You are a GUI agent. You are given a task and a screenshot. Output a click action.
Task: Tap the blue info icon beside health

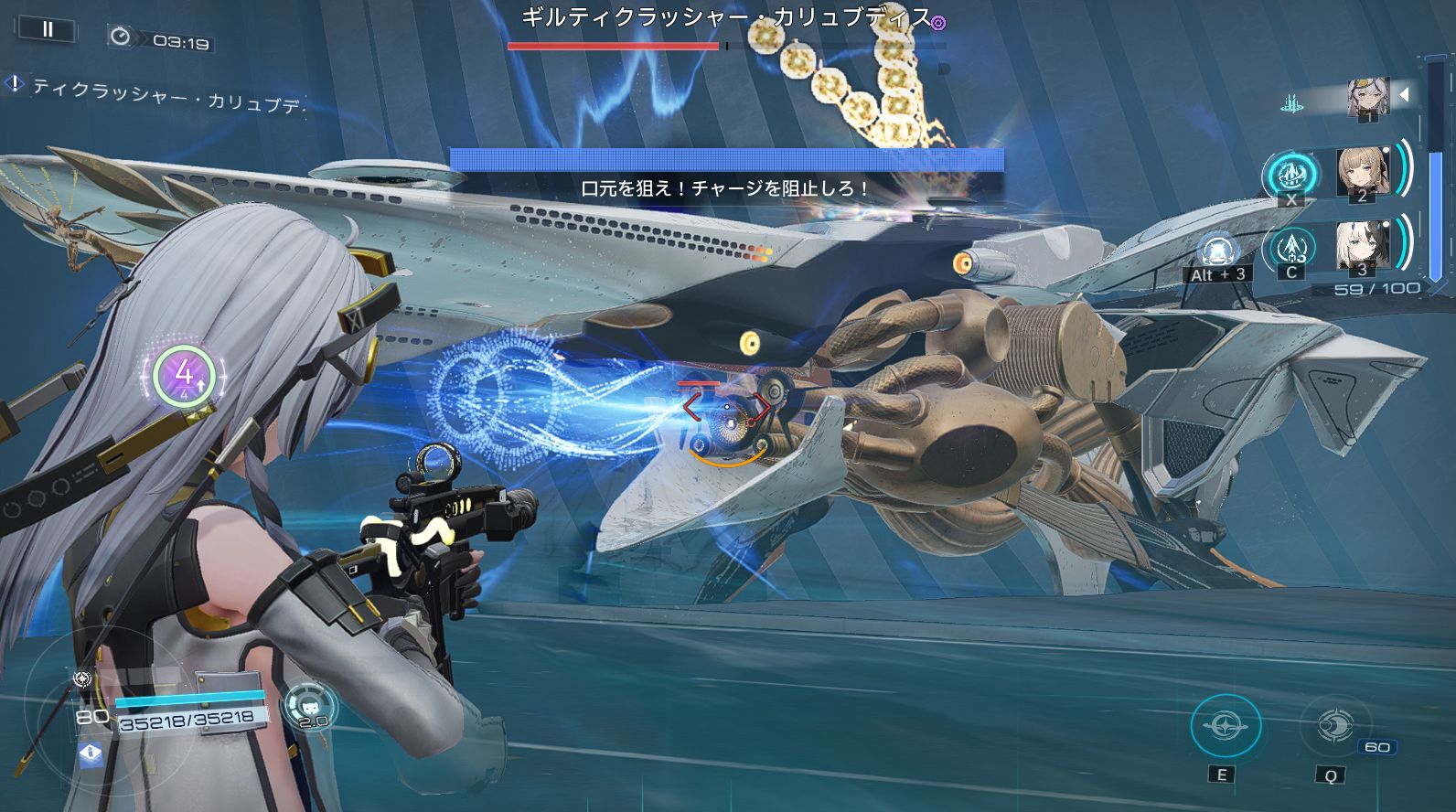91,753
